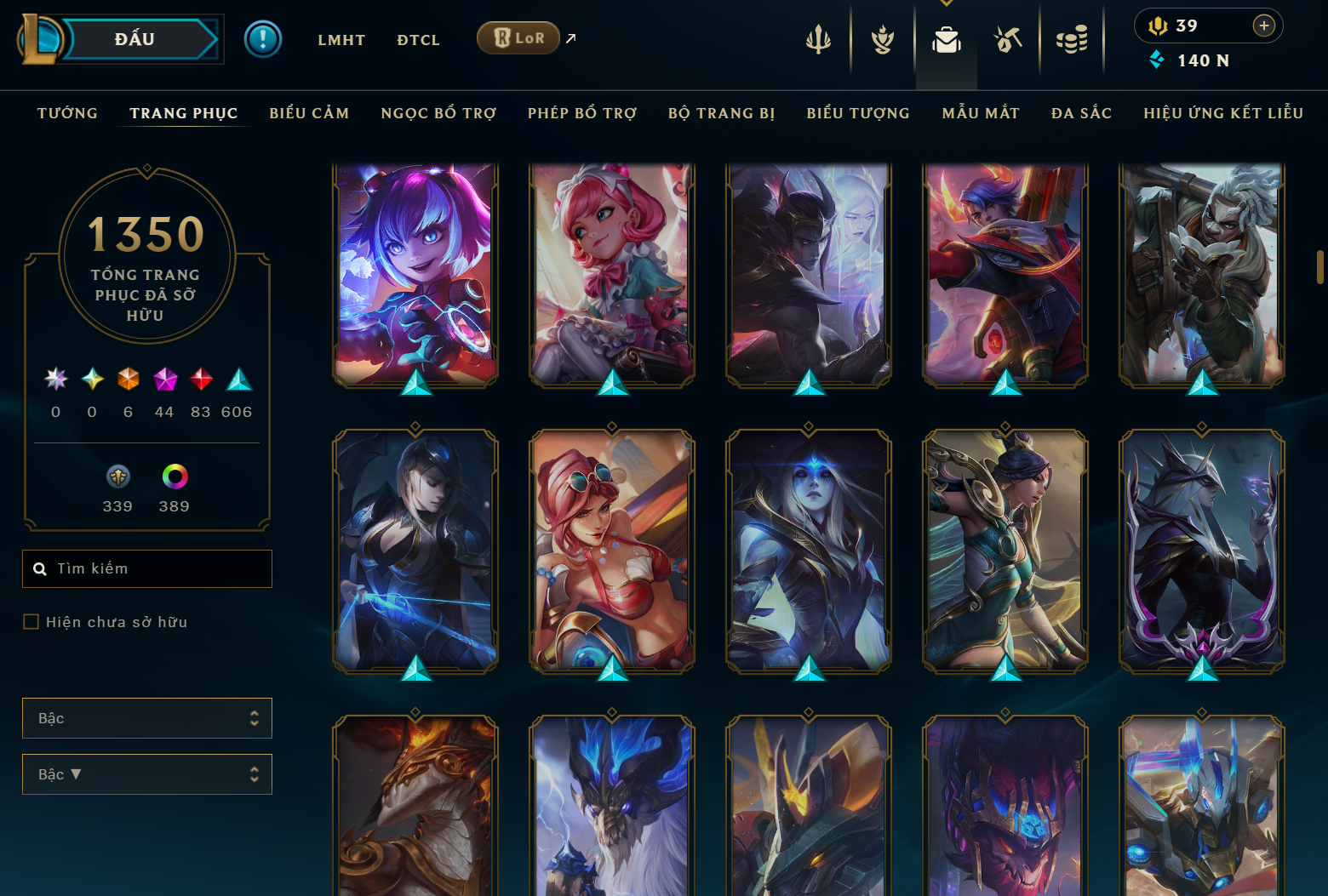This screenshot has width=1328, height=896.
Task: Enable the 'Hiện chưa sở hữu' checkbox
Action: 30,621
